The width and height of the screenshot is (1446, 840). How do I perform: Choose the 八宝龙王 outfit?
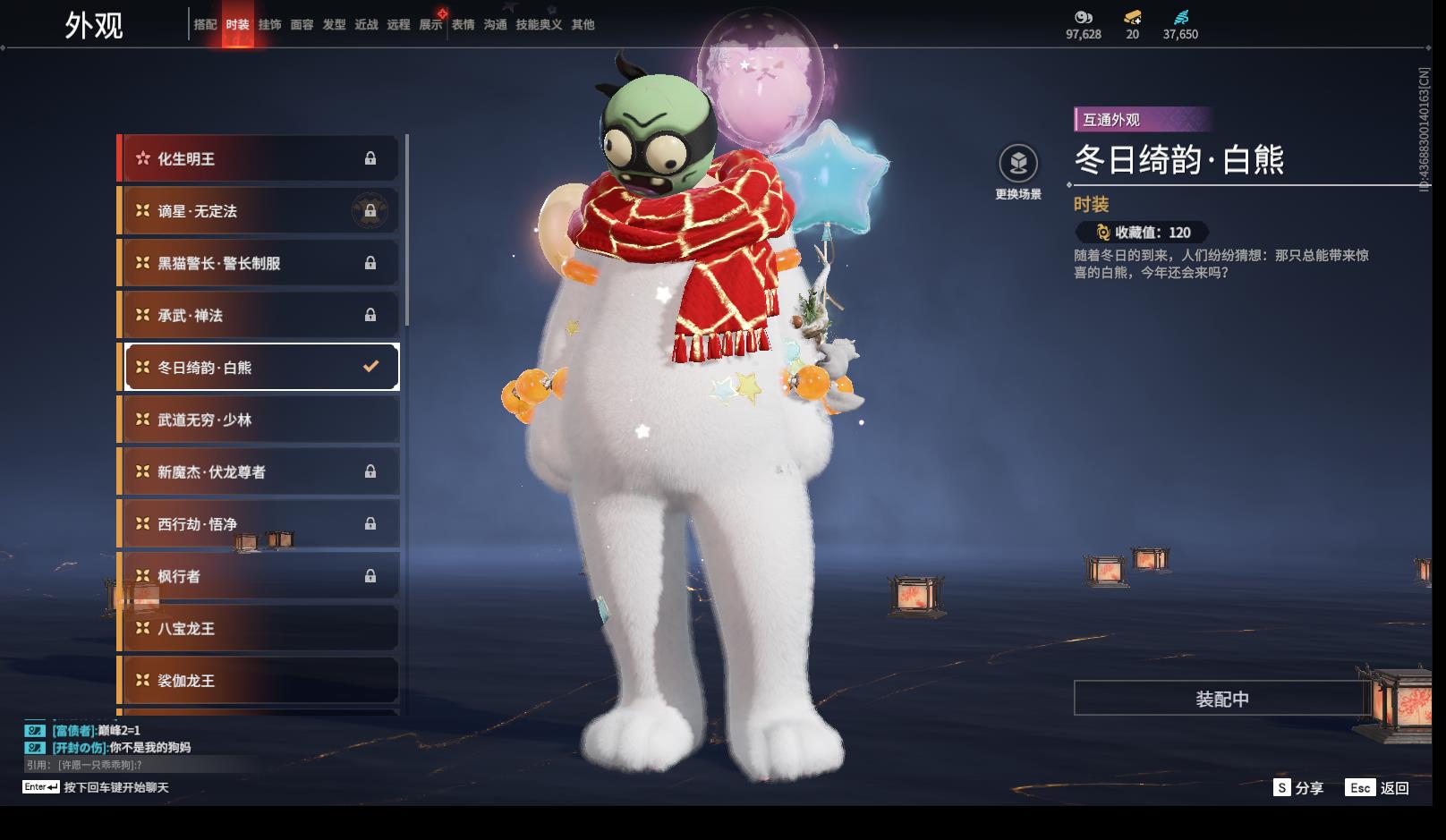259,628
